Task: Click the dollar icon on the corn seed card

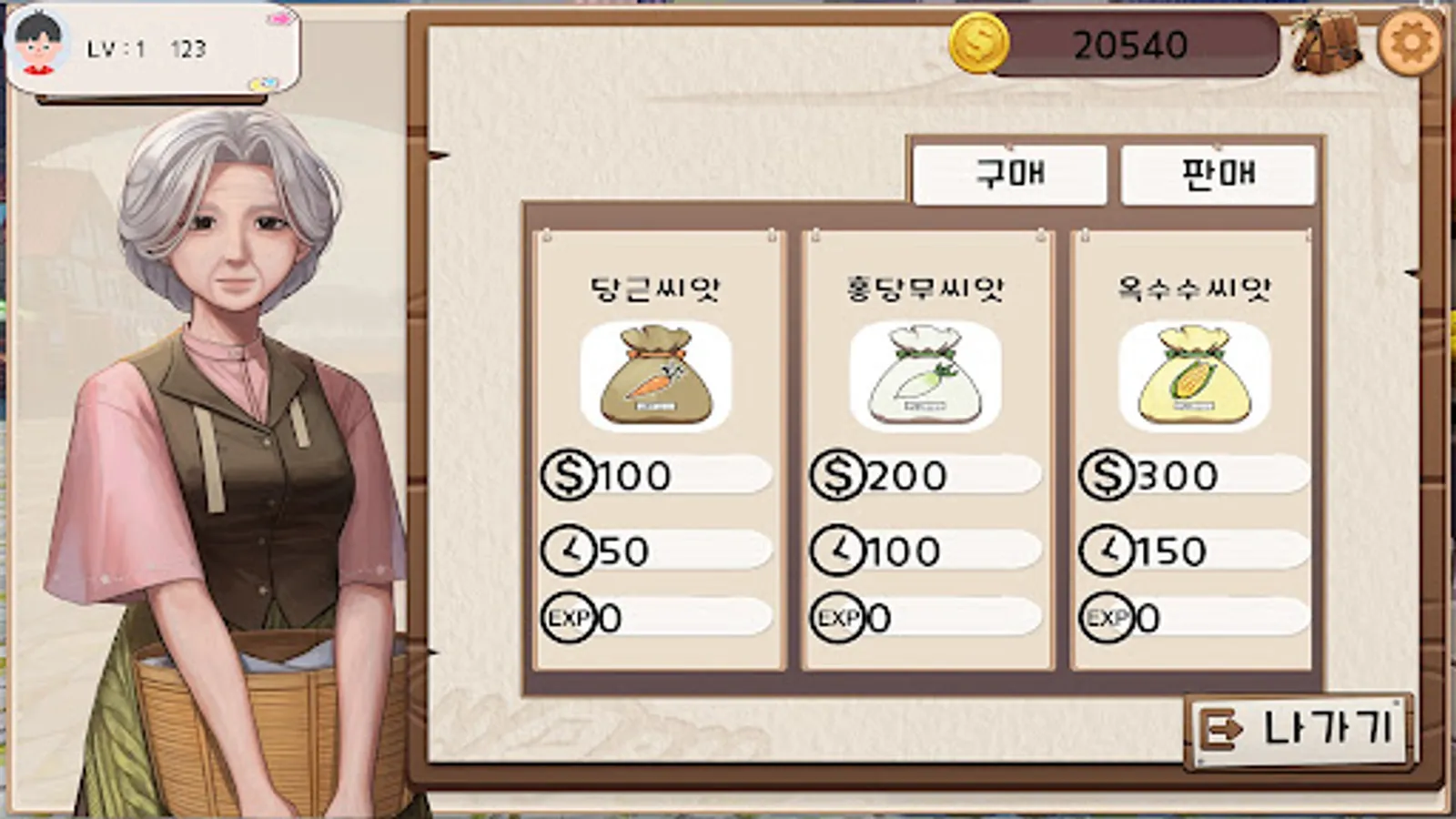Action: [x=1105, y=474]
